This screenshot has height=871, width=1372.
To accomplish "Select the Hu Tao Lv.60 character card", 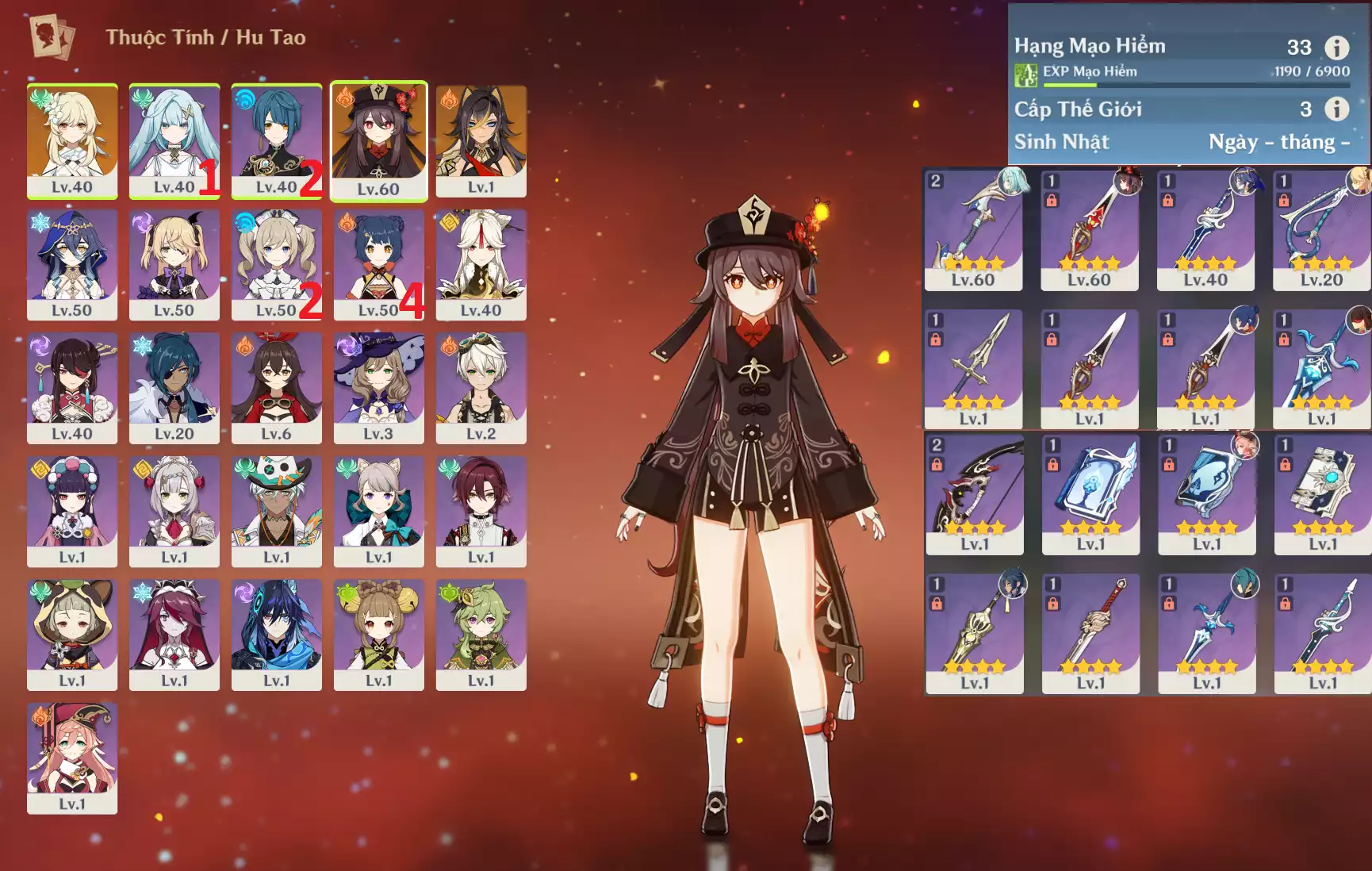I will click(x=378, y=140).
